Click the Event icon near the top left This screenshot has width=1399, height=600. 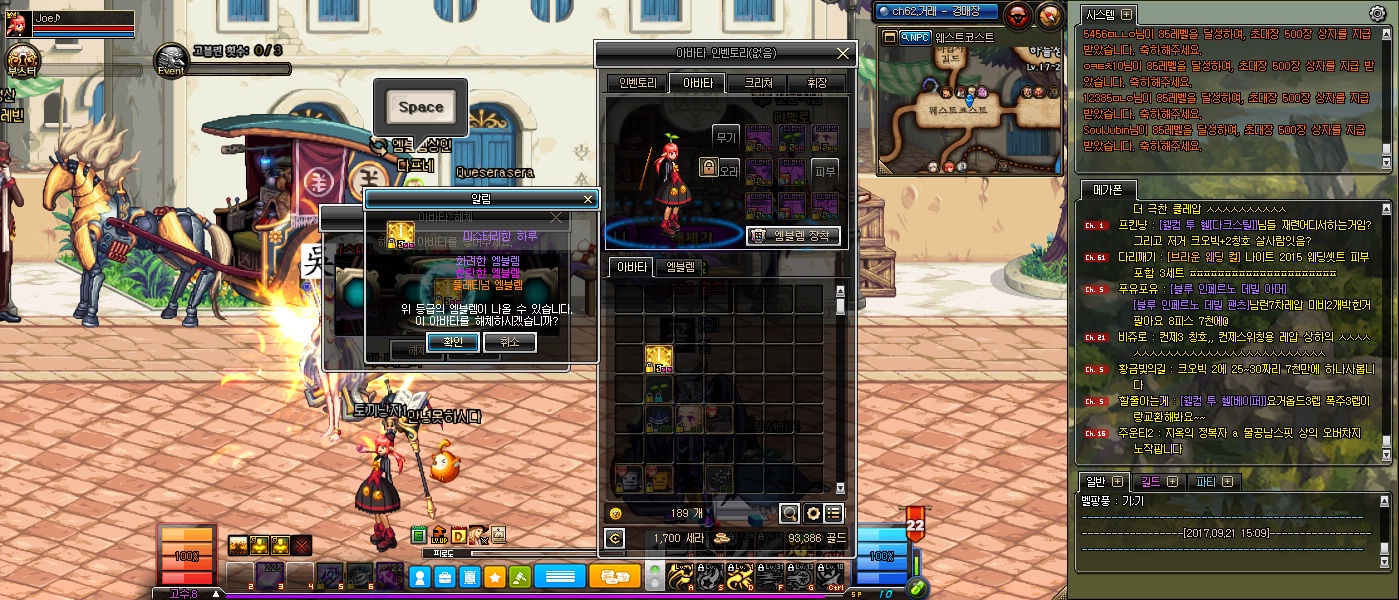tap(171, 60)
